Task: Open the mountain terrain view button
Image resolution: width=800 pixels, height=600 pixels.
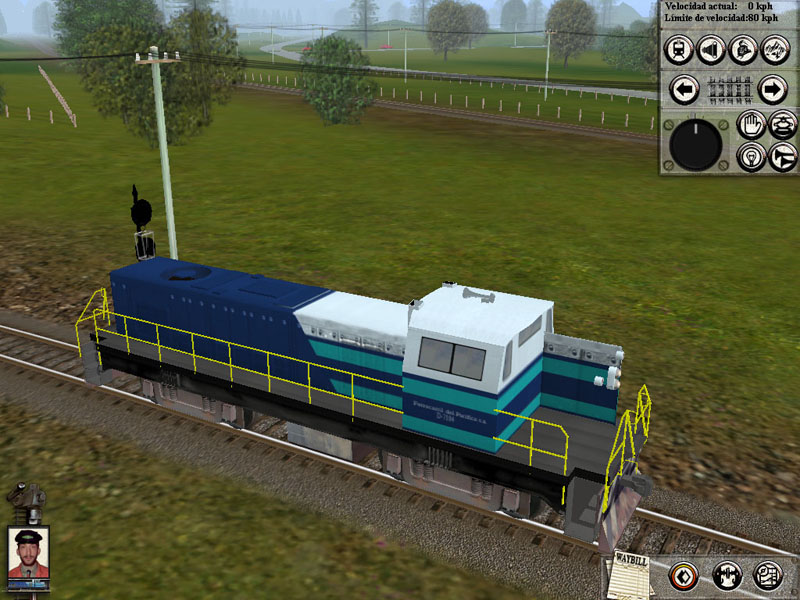Action: click(773, 49)
